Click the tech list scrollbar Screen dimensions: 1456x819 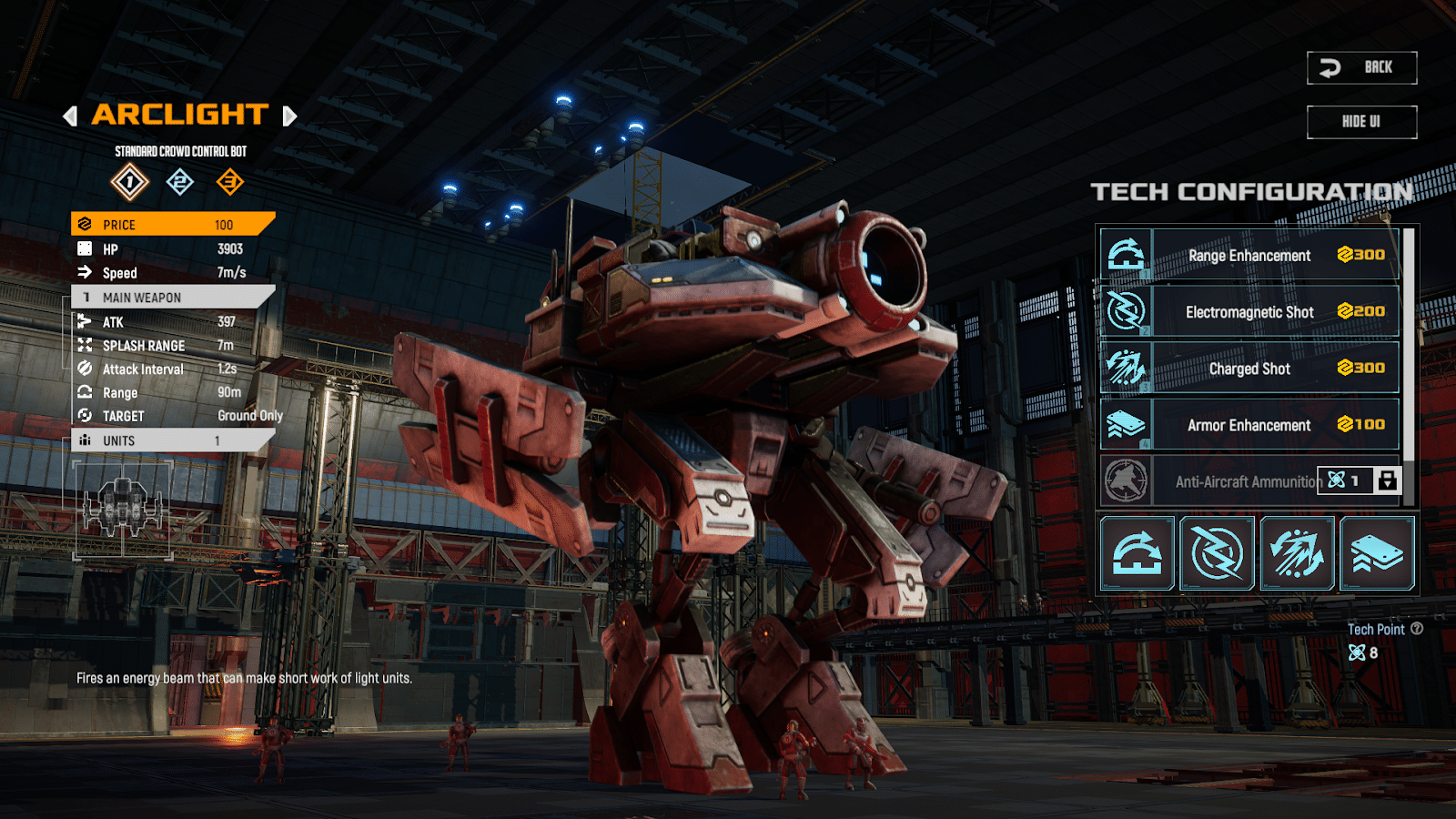(1409, 346)
